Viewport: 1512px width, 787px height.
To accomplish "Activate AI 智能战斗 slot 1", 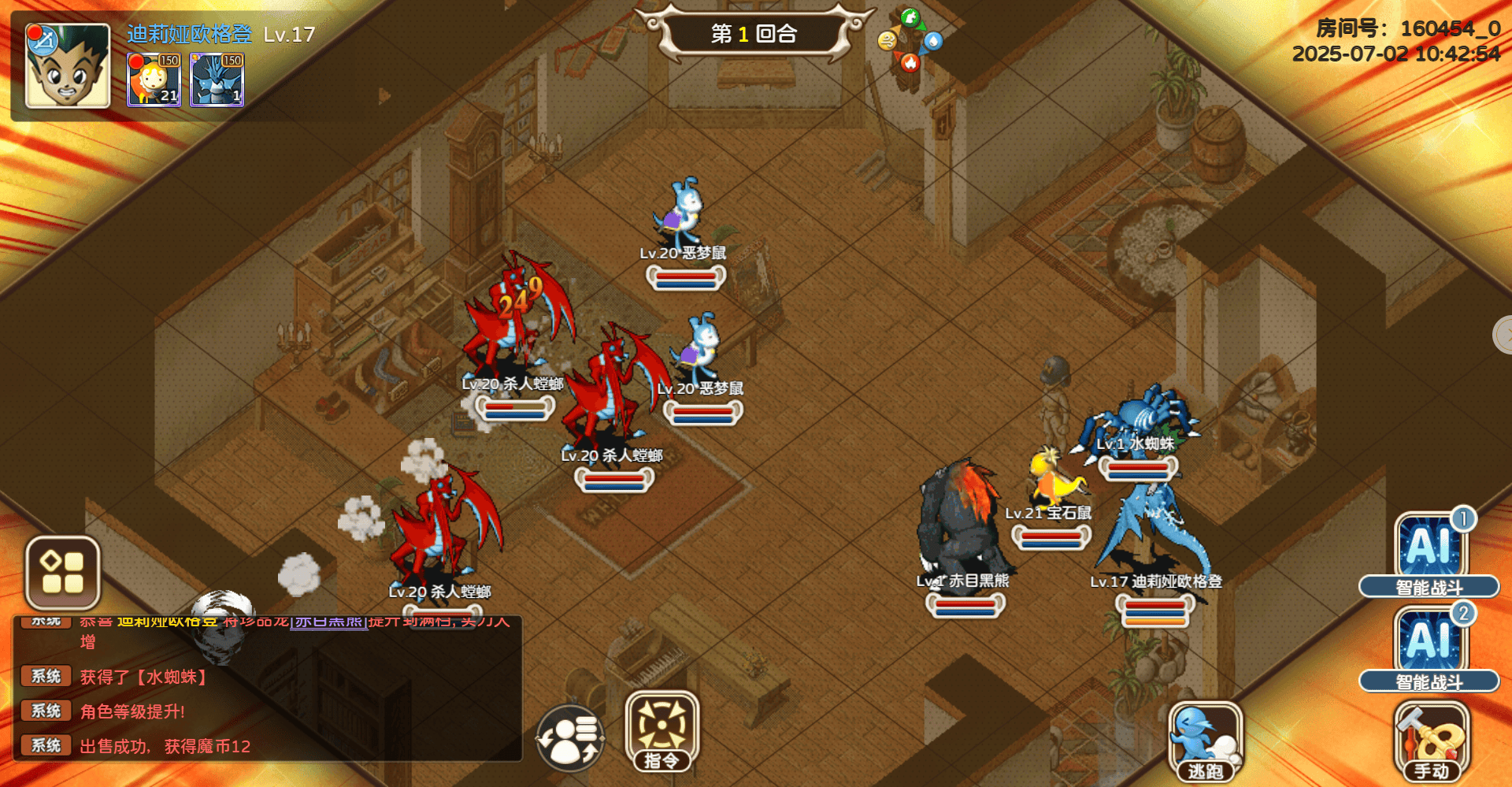I will (1429, 551).
